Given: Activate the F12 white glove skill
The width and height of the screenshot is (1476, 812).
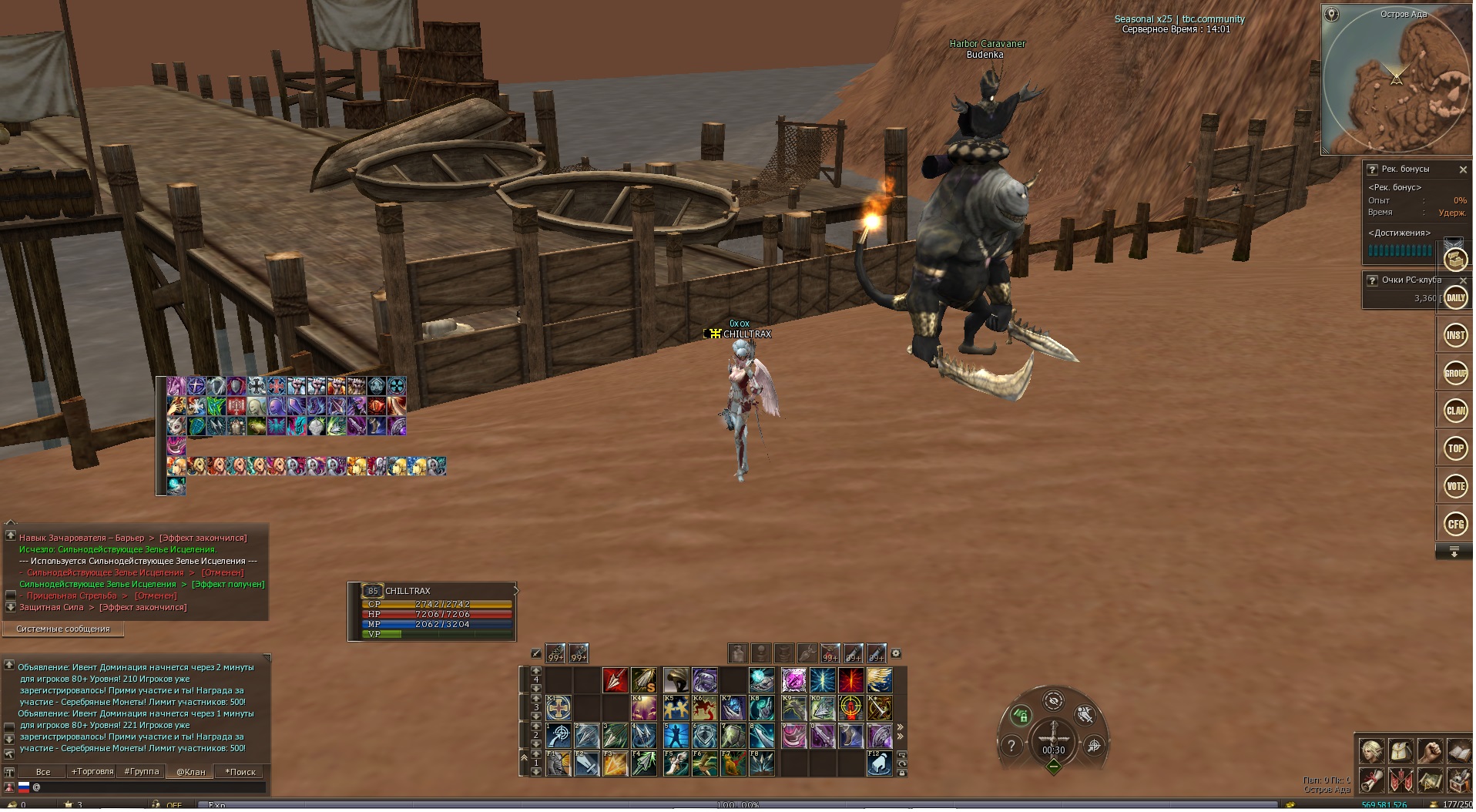Looking at the screenshot, I should 879,763.
